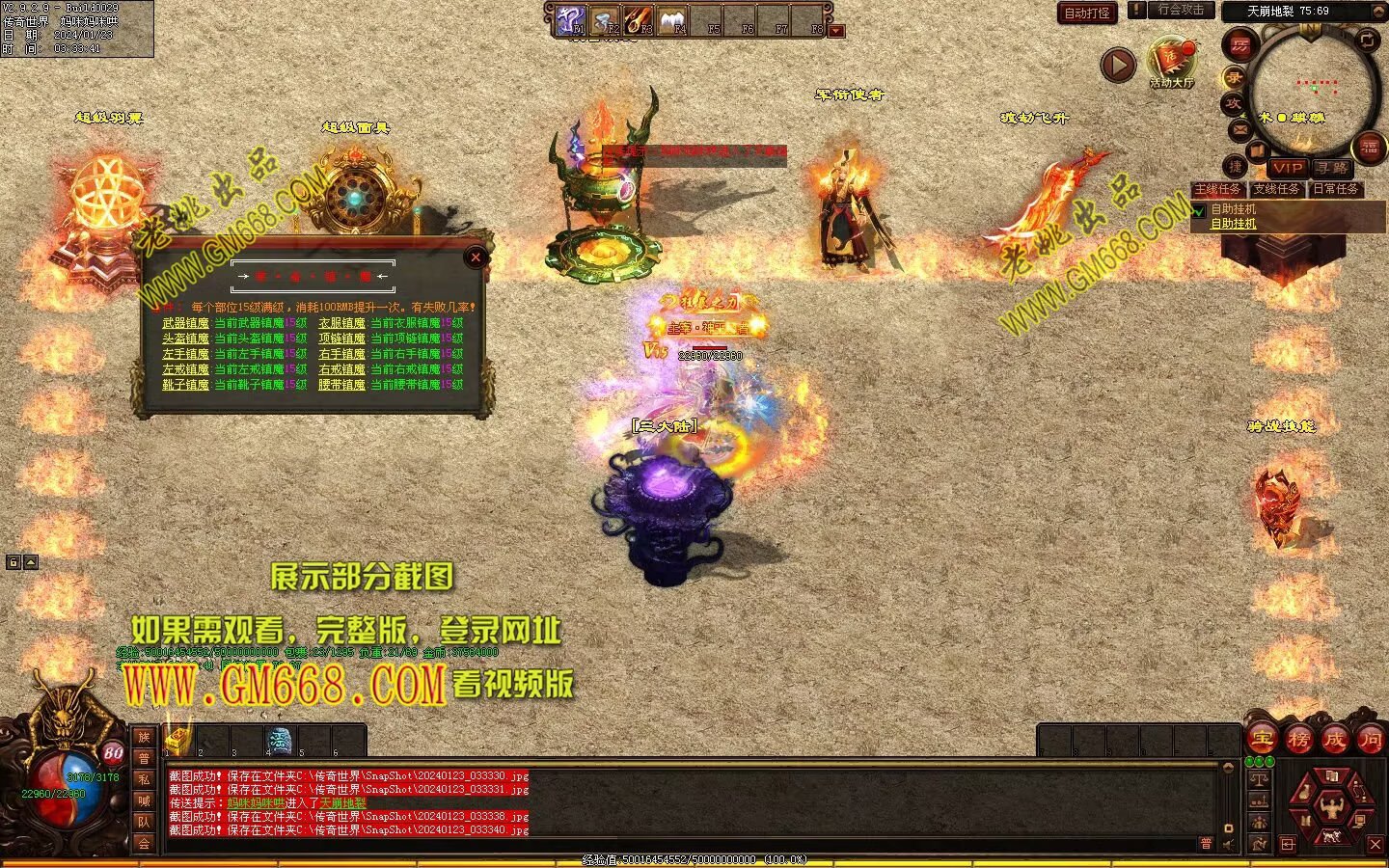Image resolution: width=1389 pixels, height=868 pixels.
Task: Click the round play arrow button
Action: pyautogui.click(x=1118, y=65)
